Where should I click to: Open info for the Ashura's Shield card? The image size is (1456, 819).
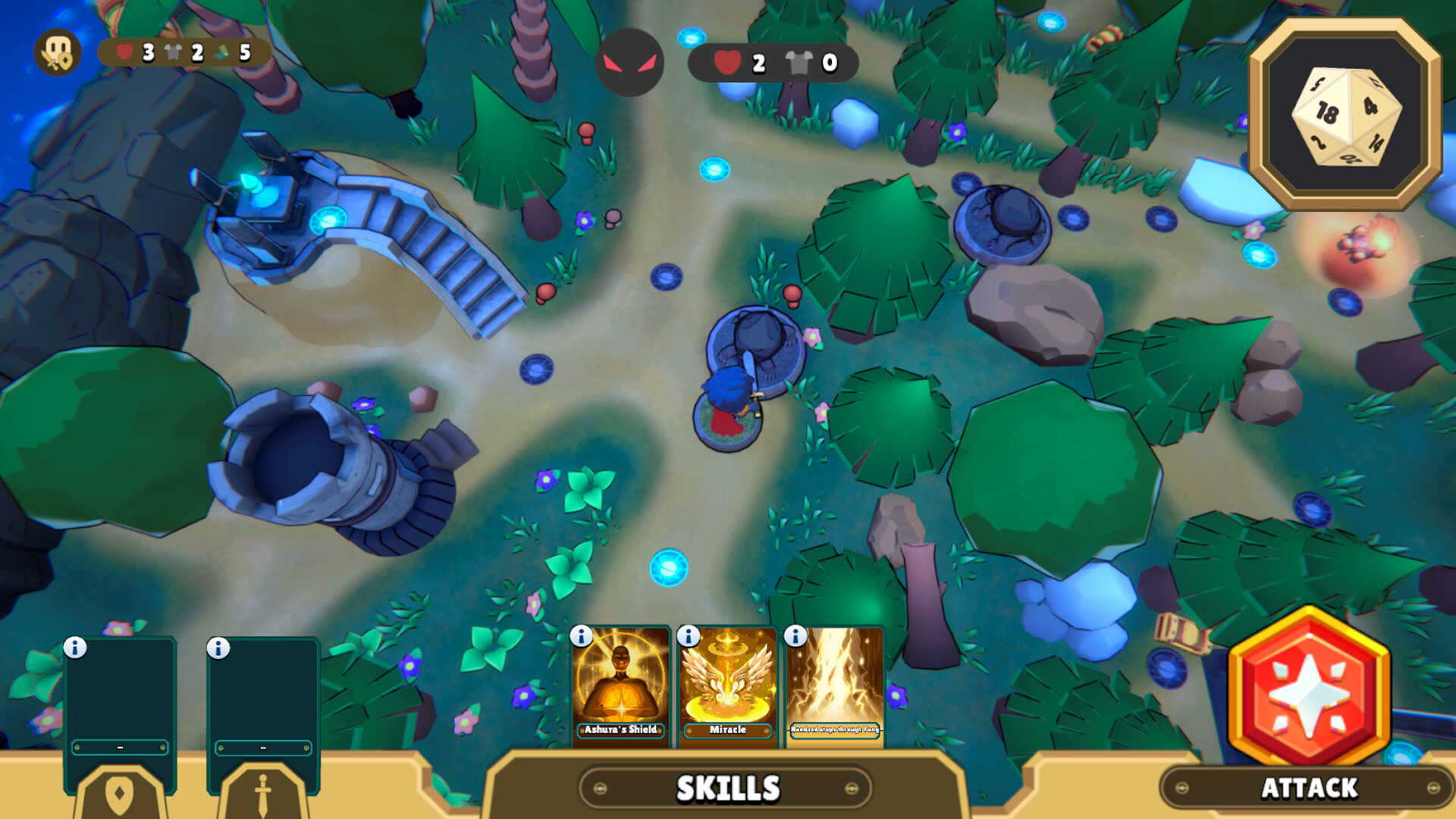coord(581,638)
